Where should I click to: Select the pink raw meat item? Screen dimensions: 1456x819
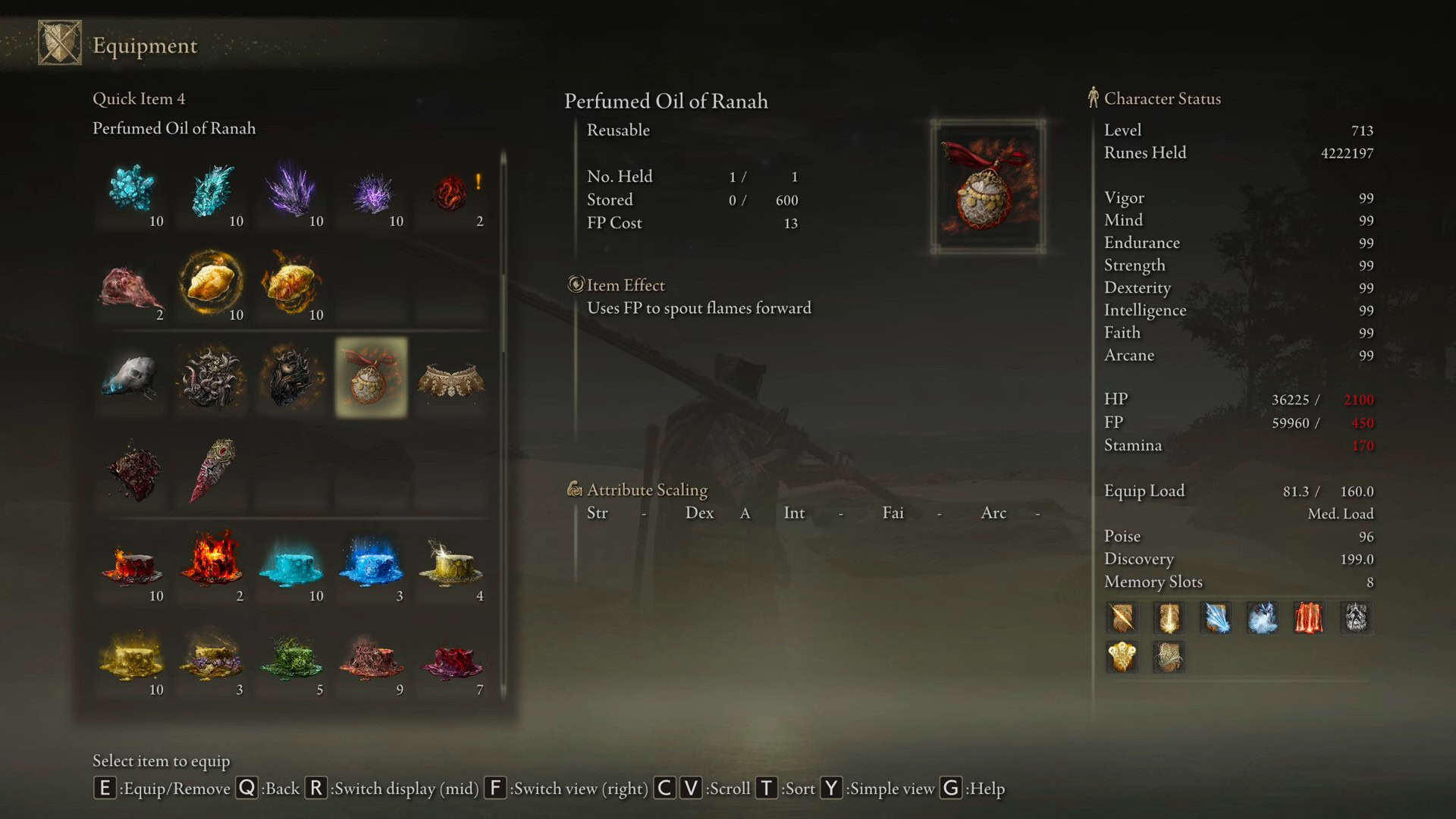[132, 287]
